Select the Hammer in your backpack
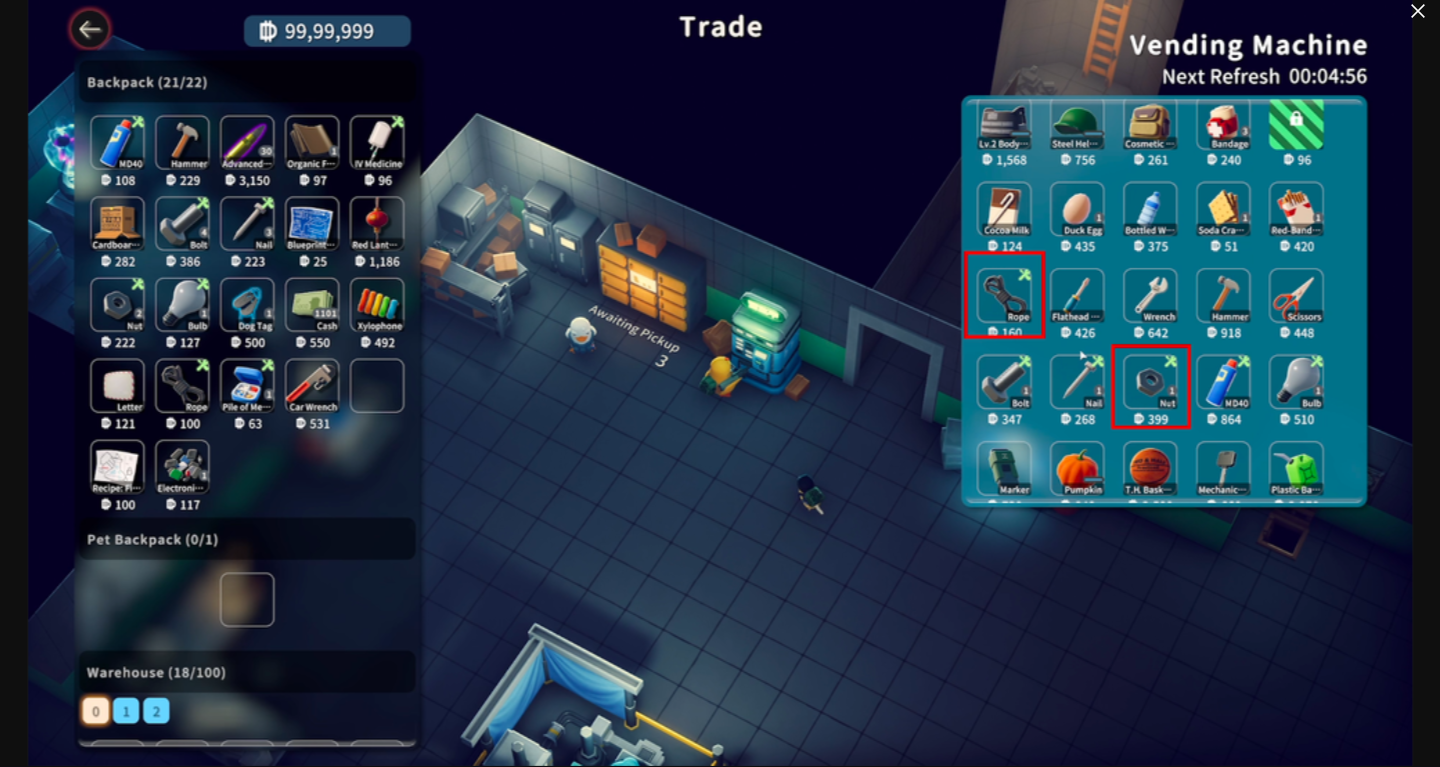 181,140
